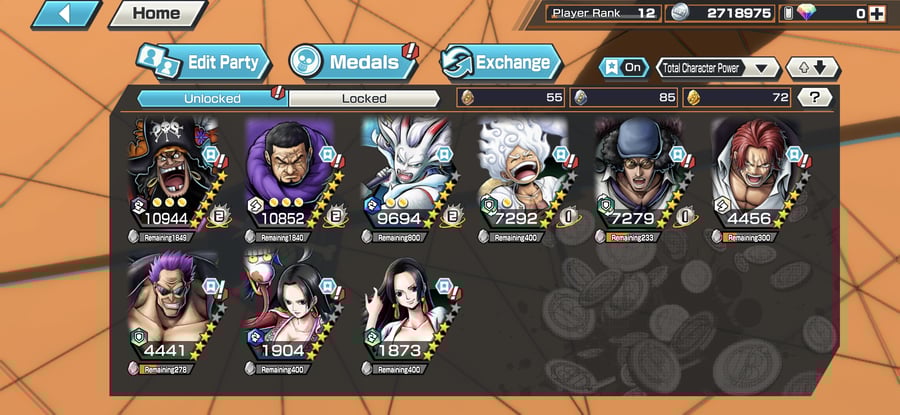This screenshot has width=900, height=415.
Task: Open the Edit Party screen
Action: pos(204,62)
